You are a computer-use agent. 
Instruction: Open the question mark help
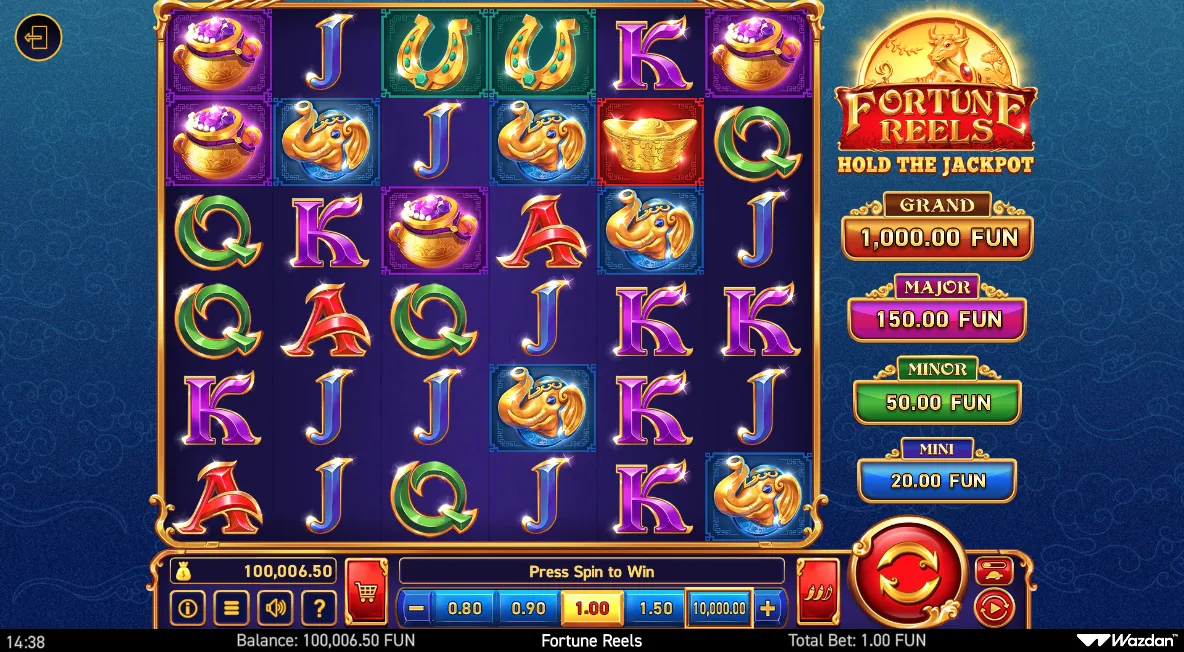pos(318,606)
